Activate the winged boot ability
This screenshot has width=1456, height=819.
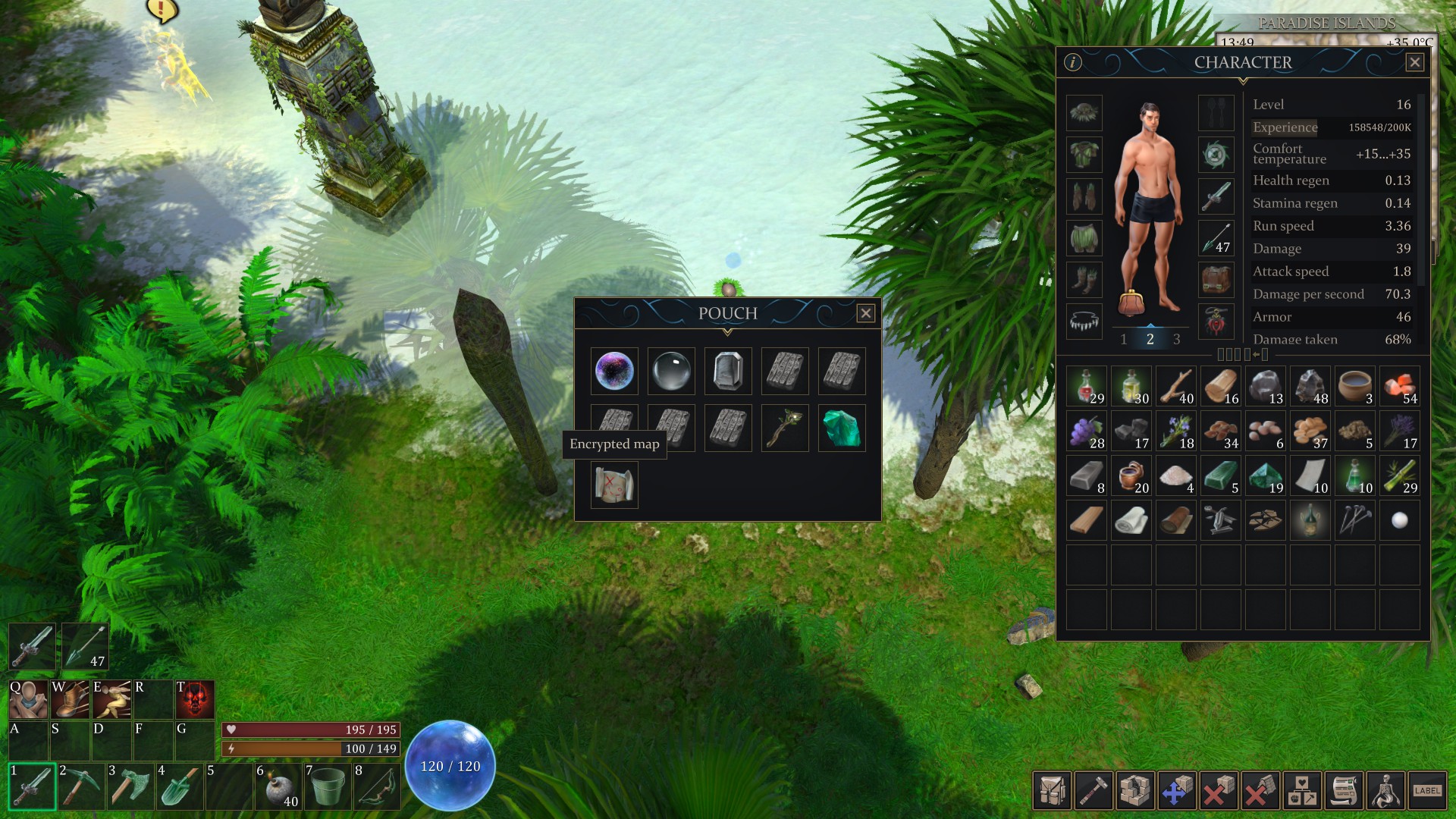pos(70,699)
